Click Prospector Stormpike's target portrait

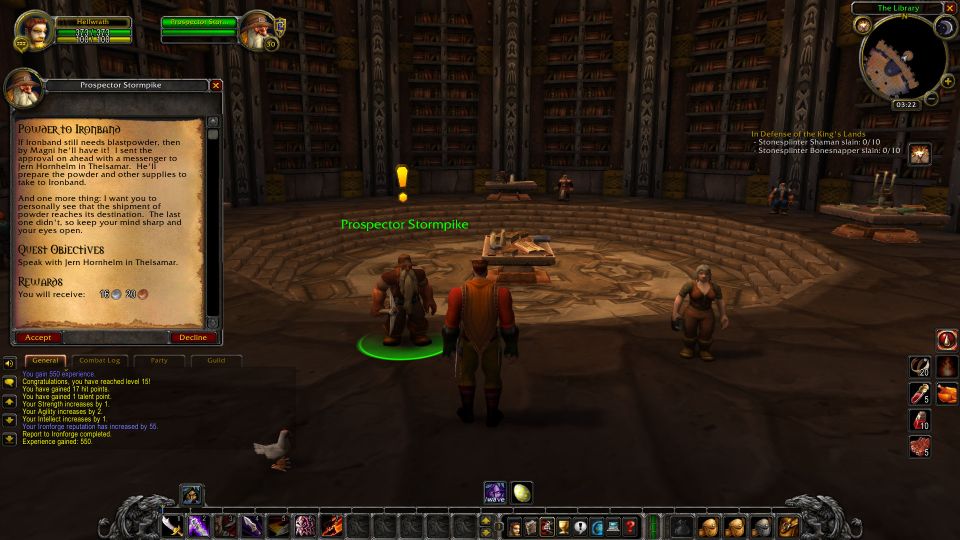pos(256,30)
